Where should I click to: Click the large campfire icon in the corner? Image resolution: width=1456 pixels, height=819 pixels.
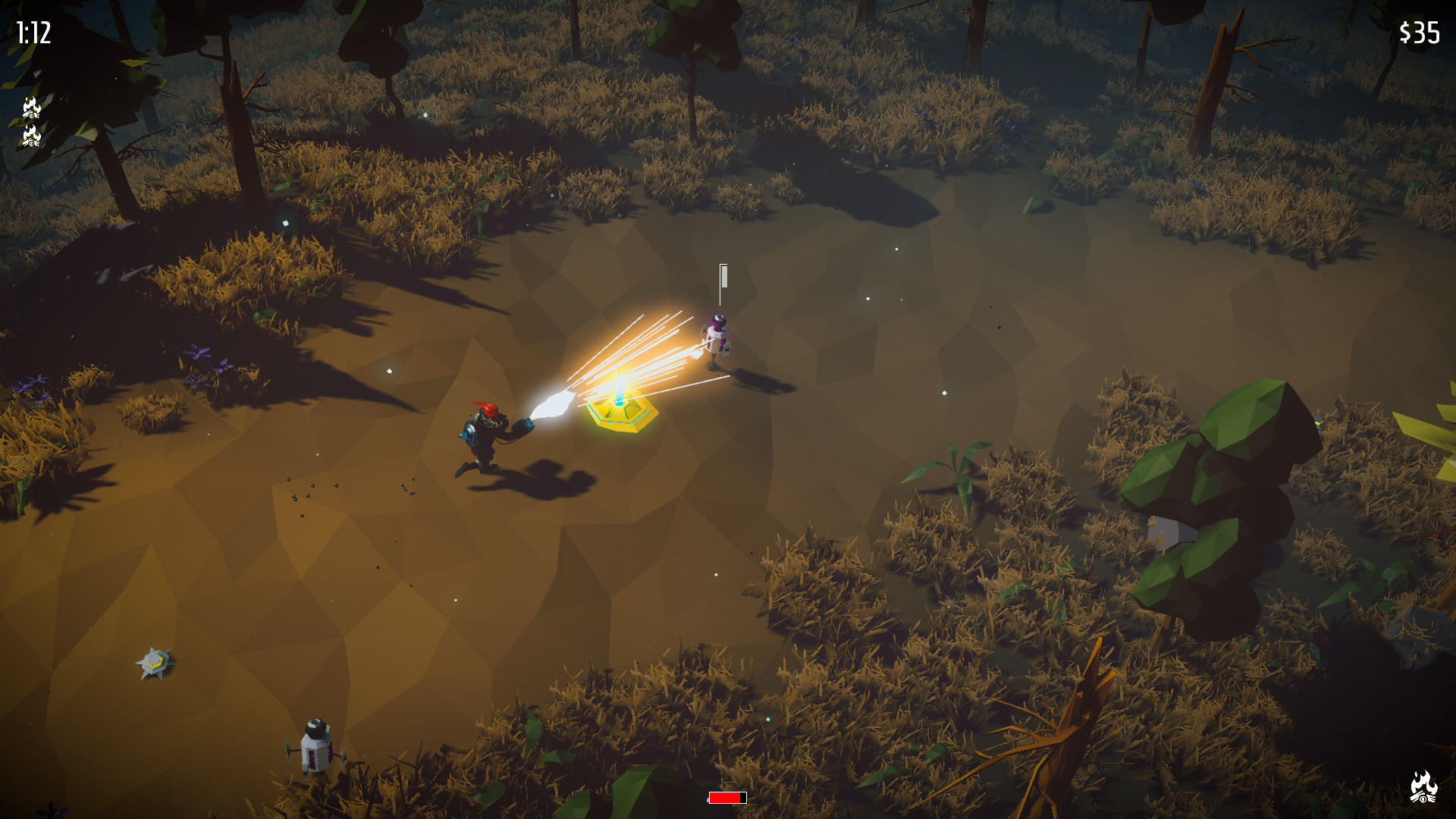tap(1423, 786)
